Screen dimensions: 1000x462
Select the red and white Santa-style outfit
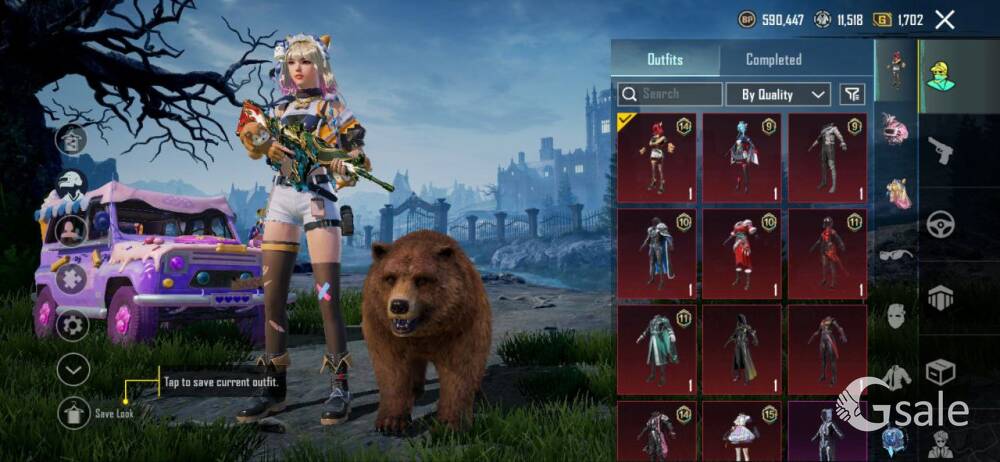[x=742, y=253]
